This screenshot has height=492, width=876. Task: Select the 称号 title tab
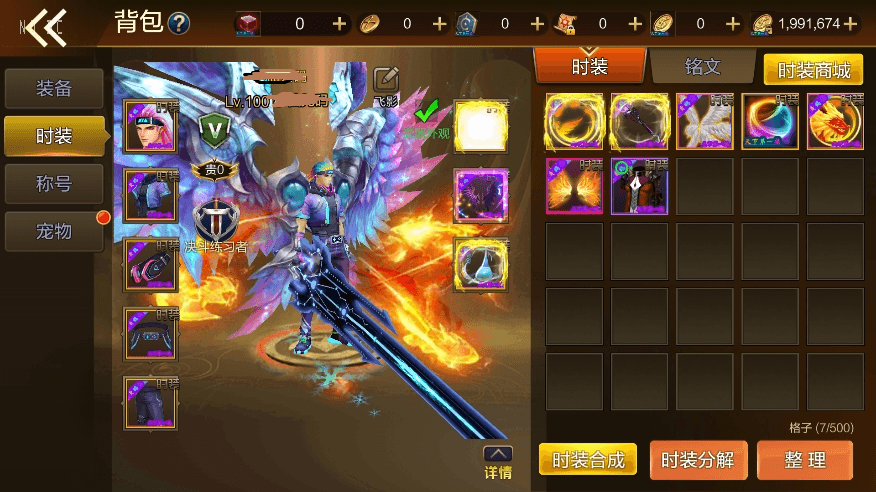point(54,184)
